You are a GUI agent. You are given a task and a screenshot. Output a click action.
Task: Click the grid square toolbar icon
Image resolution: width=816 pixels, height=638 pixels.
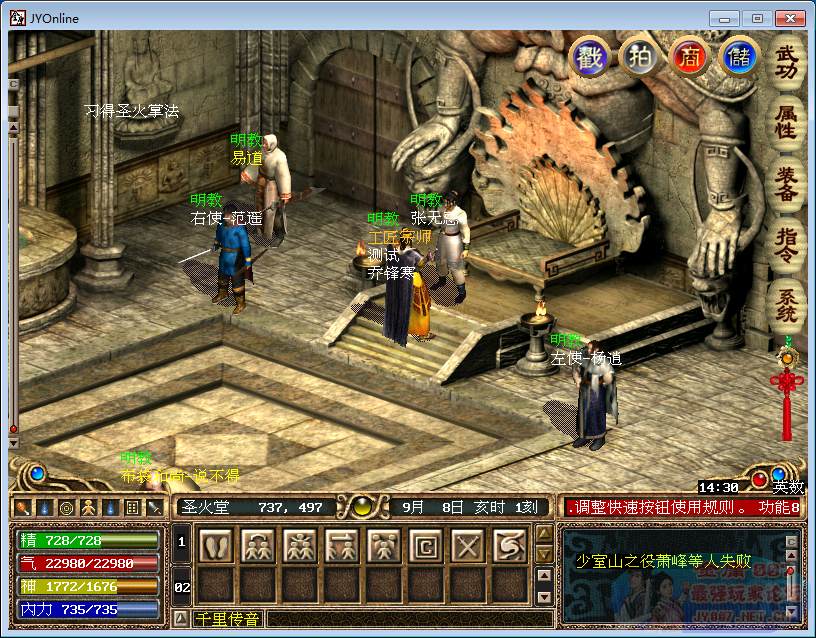tap(131, 507)
